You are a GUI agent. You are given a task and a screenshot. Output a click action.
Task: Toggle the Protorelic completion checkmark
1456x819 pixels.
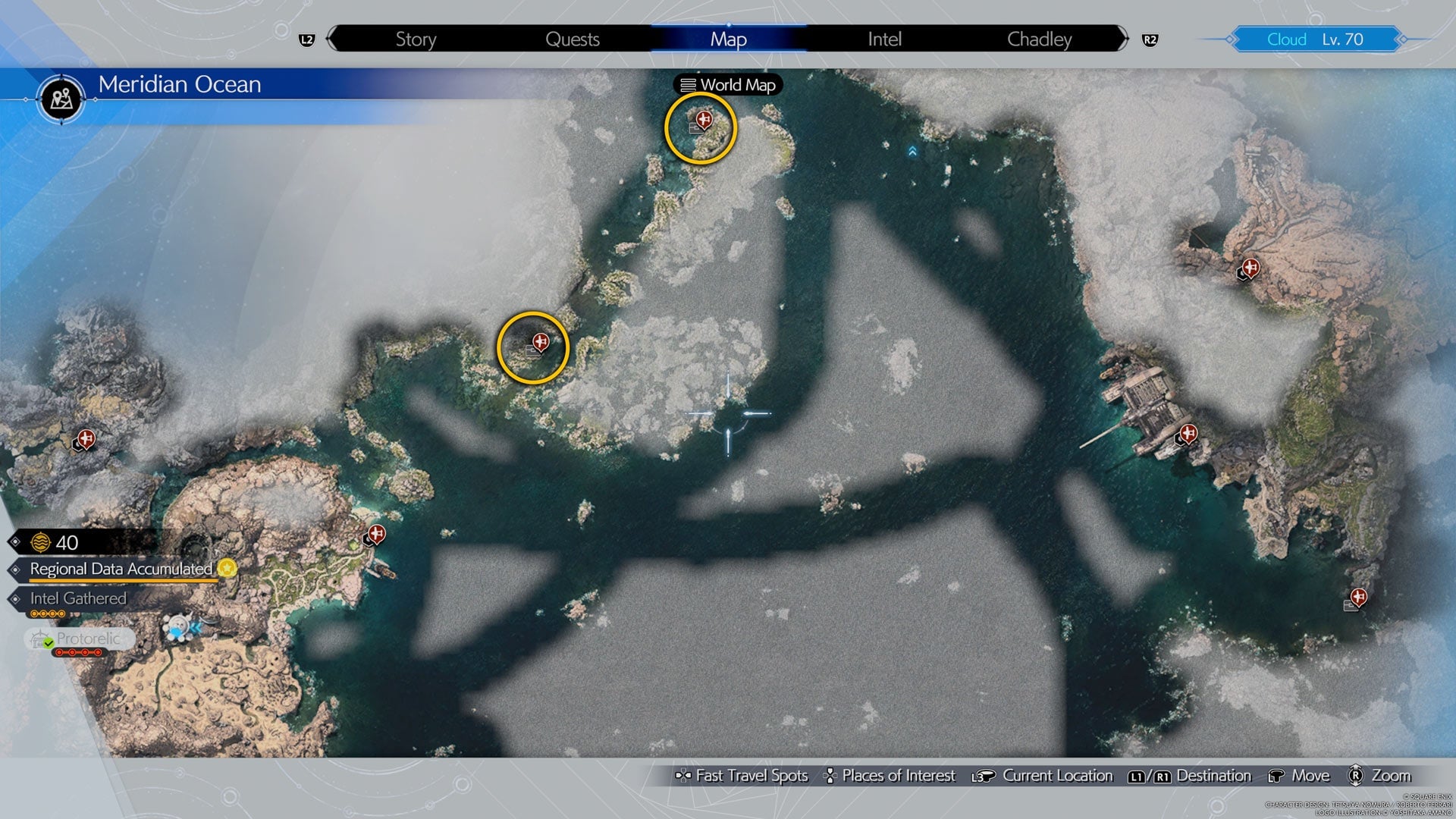(48, 643)
